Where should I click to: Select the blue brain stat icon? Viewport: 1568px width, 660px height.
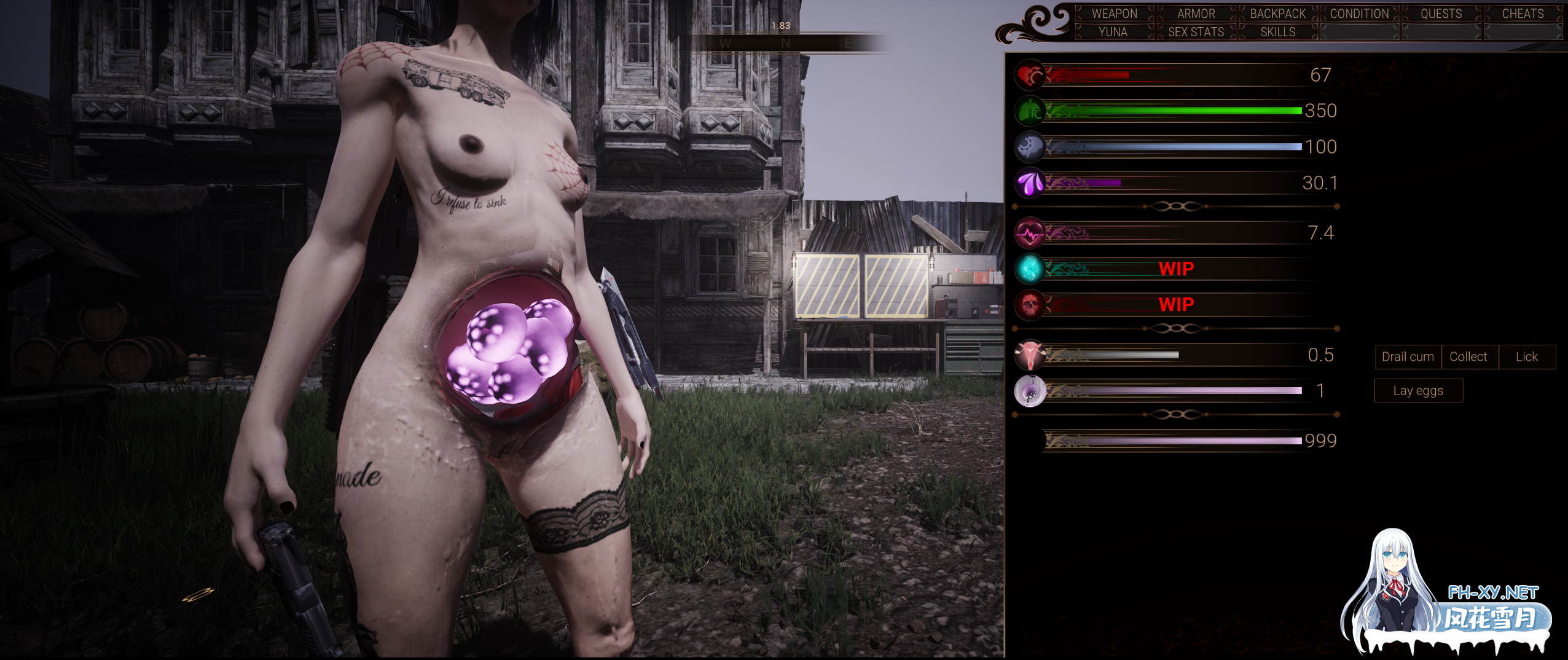click(x=1031, y=147)
